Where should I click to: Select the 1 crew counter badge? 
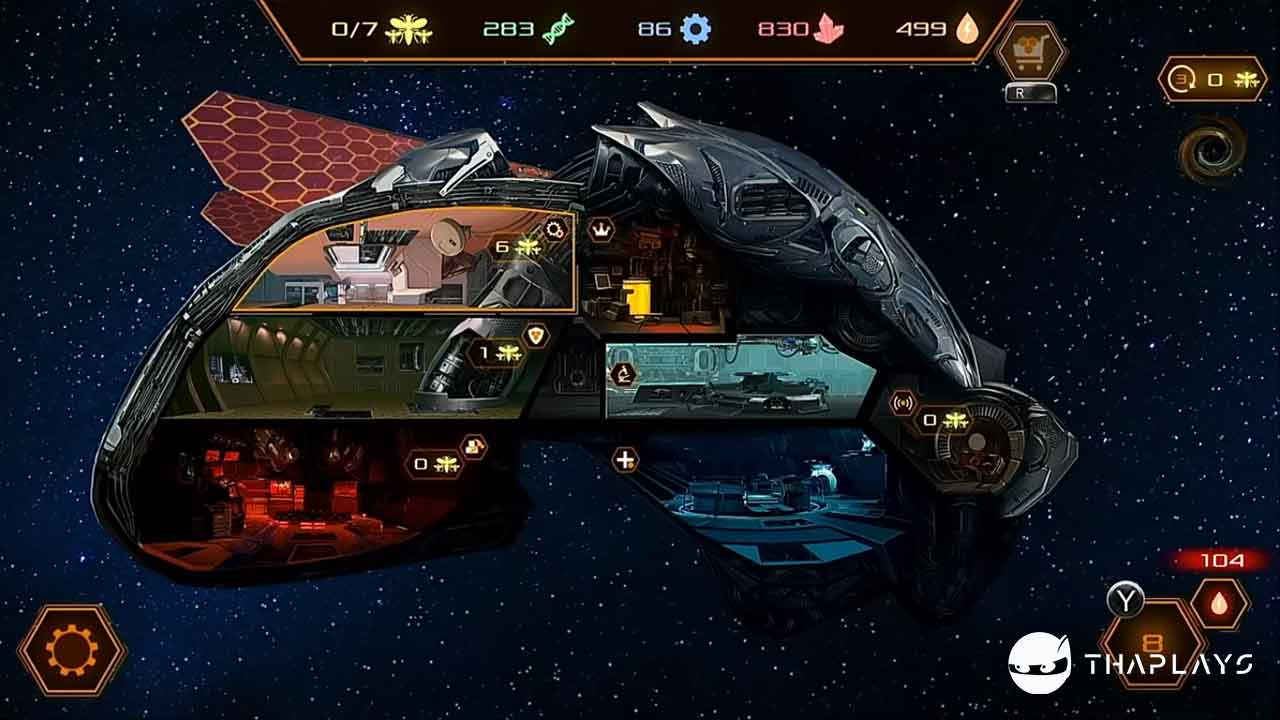click(x=497, y=352)
